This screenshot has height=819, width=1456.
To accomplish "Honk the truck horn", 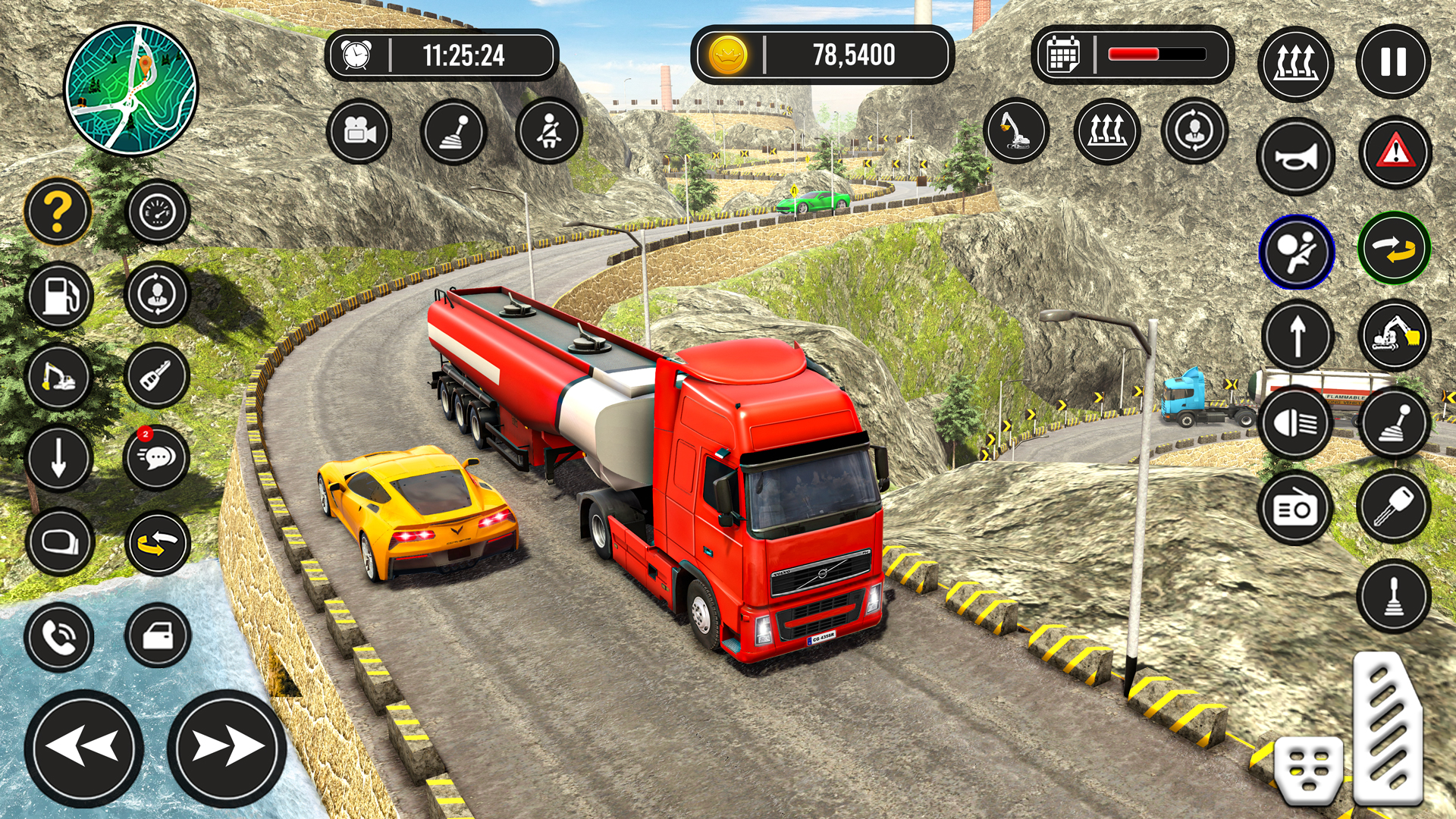I will (1296, 155).
